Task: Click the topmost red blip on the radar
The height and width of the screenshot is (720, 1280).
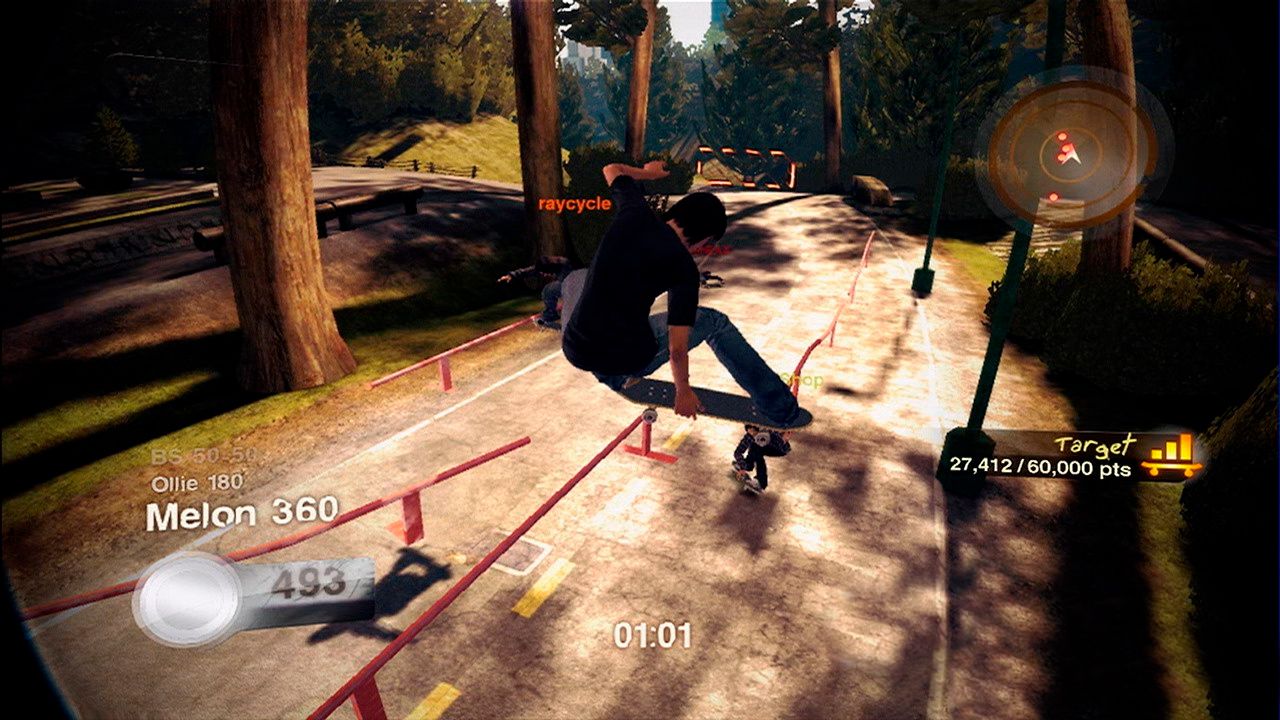Action: click(1062, 136)
